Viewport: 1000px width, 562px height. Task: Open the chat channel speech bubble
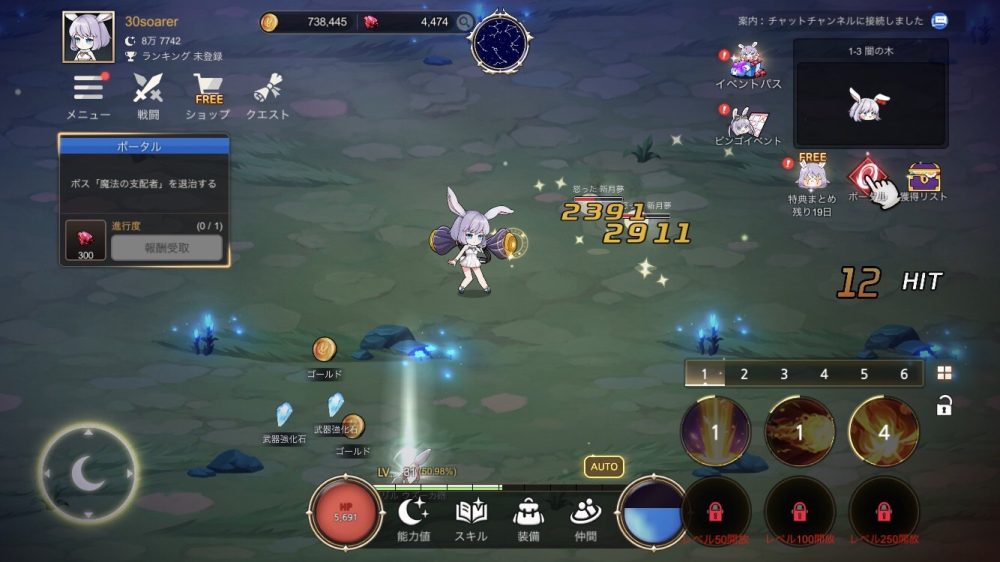point(939,20)
